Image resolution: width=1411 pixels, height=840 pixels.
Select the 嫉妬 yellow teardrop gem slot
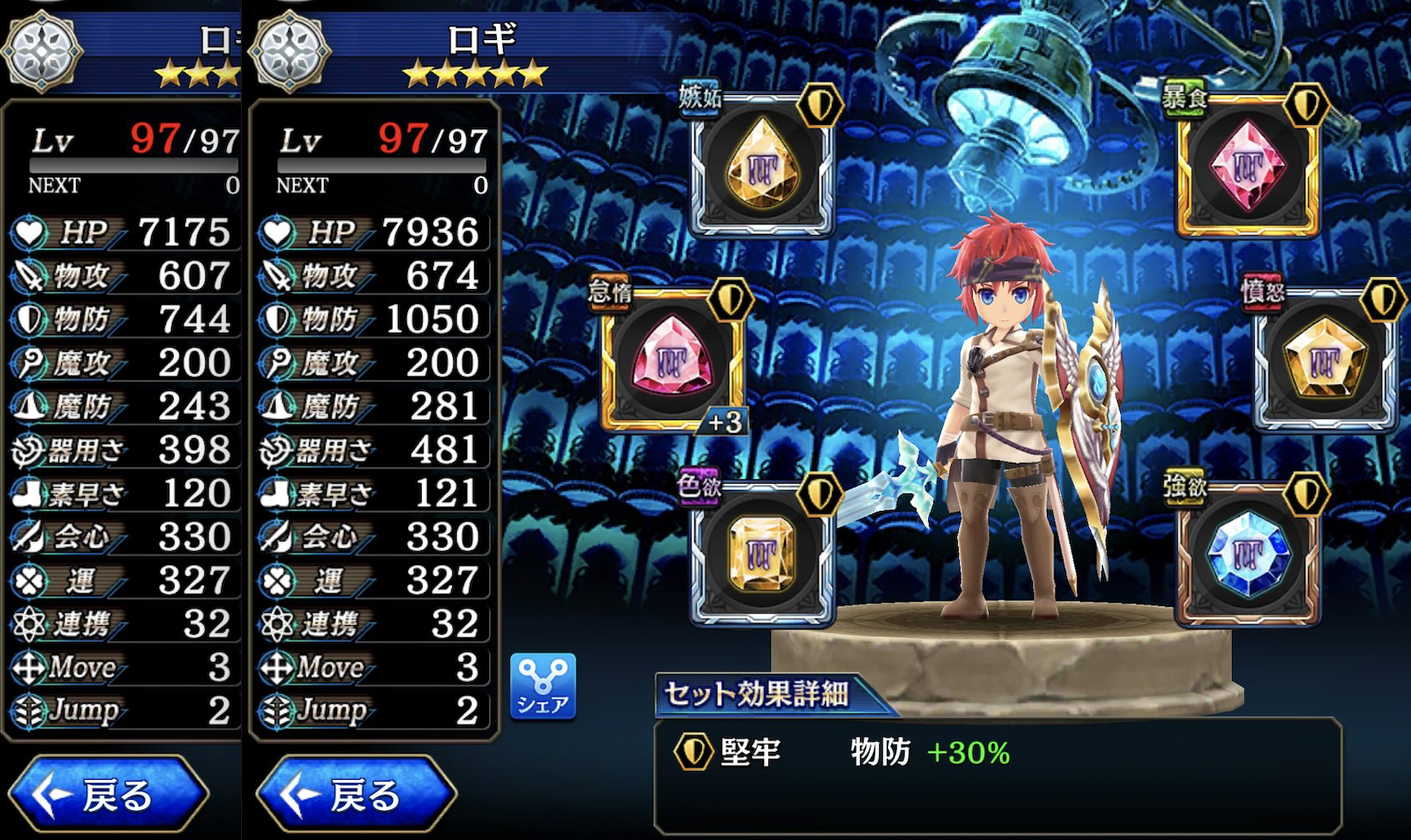762,166
